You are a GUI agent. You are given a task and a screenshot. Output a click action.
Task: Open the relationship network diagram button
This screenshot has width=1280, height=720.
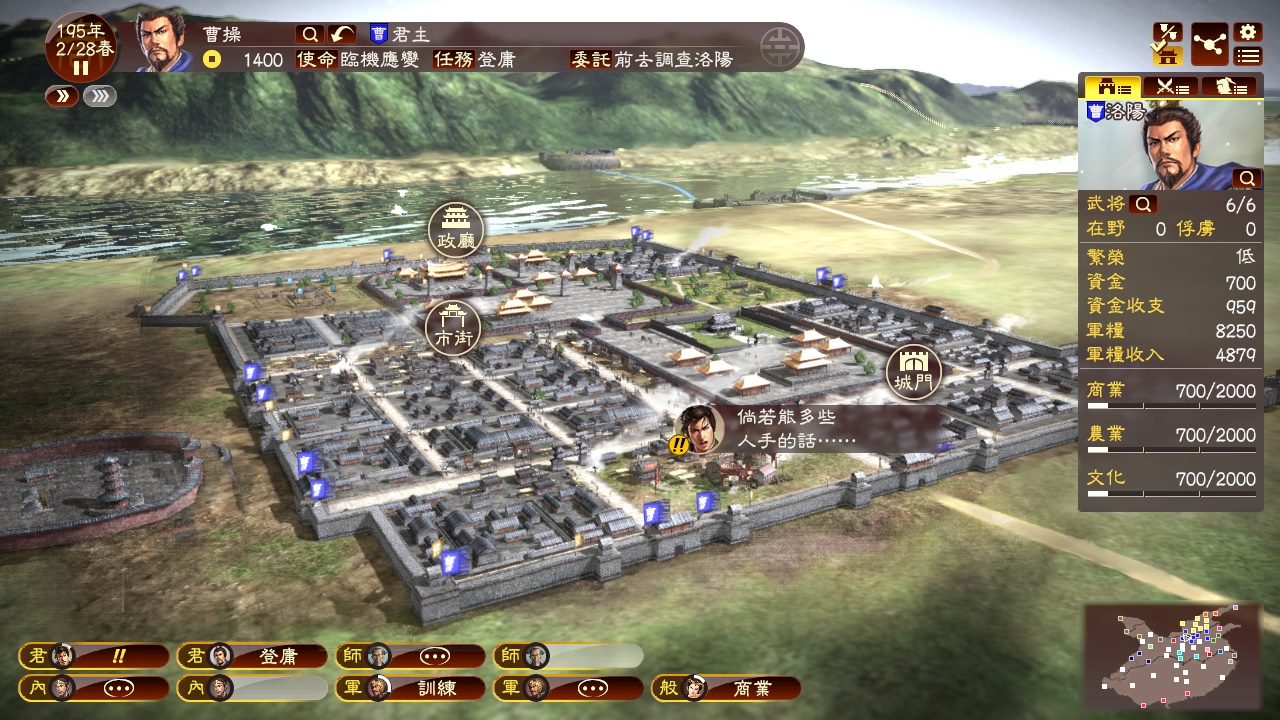click(1210, 45)
